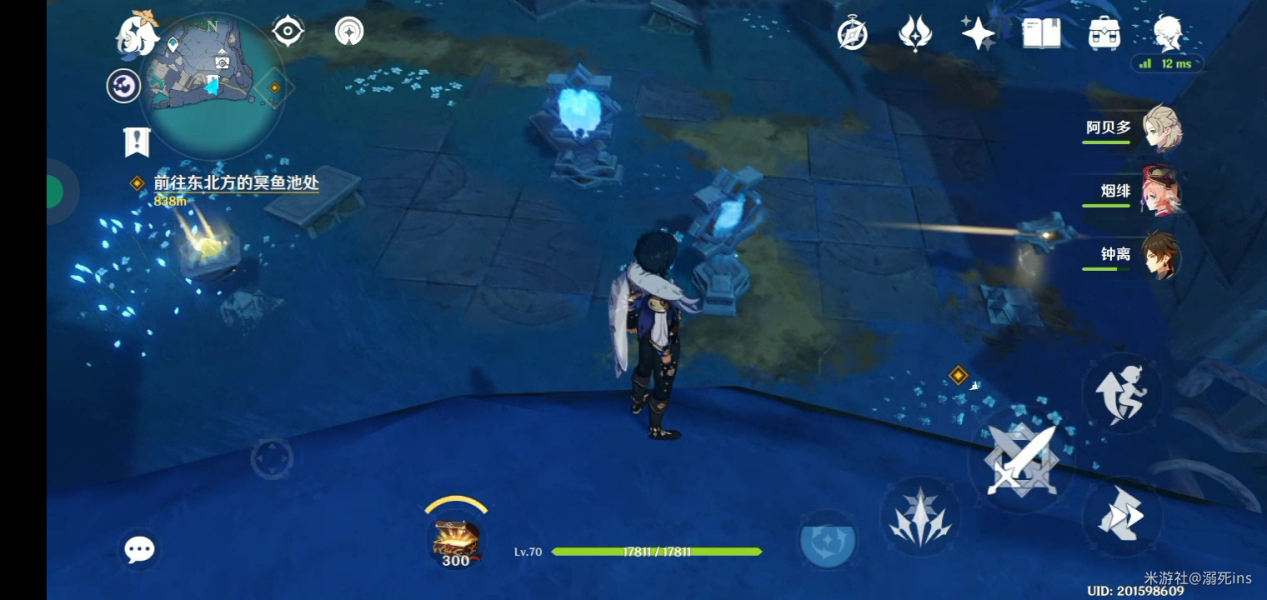Open the quest list exclamation bookmark
This screenshot has height=600, width=1267.
(136, 142)
